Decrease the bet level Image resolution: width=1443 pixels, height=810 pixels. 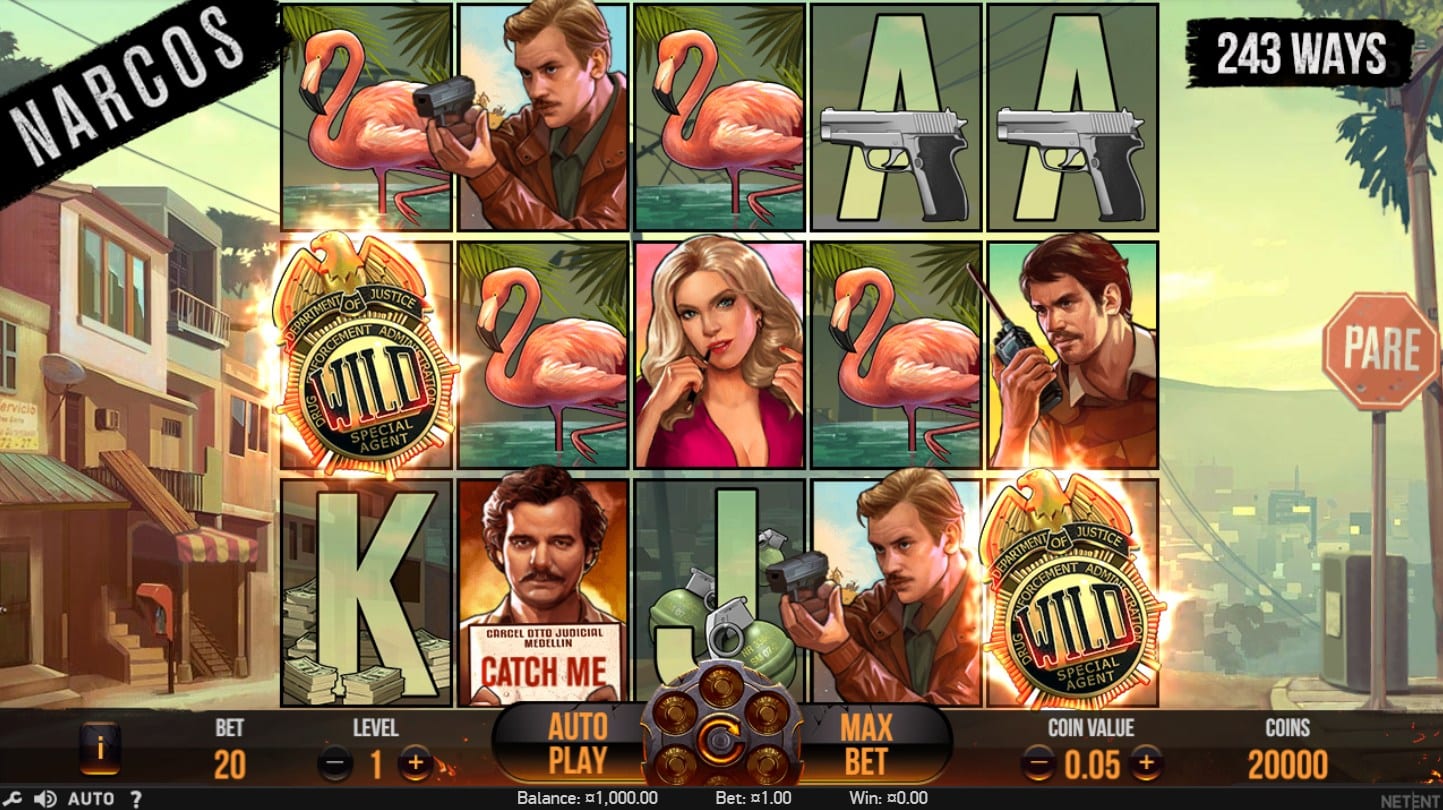(x=336, y=766)
